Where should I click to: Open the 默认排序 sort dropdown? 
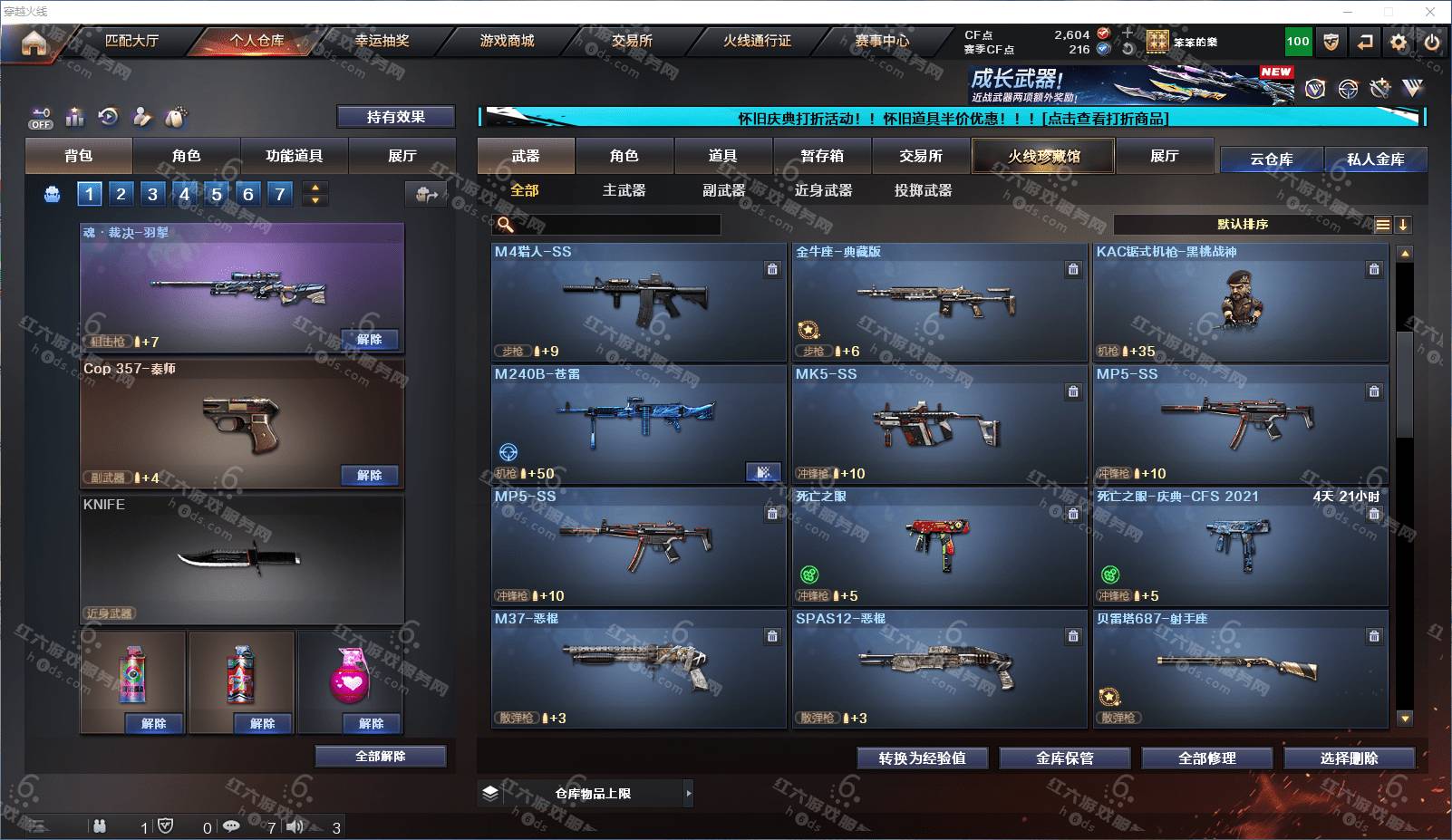1243,225
